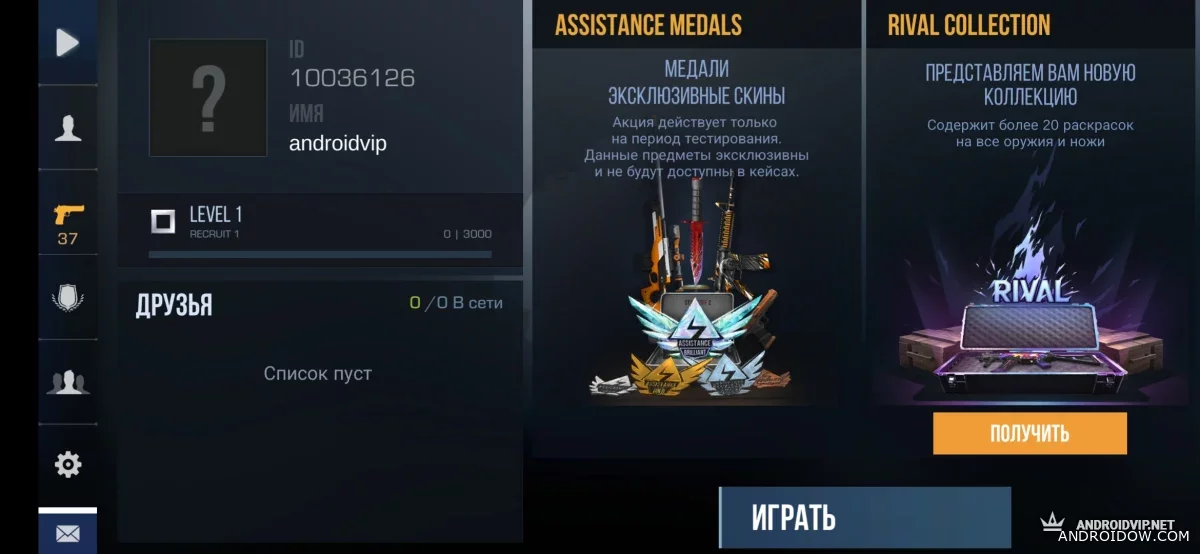Open the group of people sidebar tab
1200x554 pixels.
(67, 381)
